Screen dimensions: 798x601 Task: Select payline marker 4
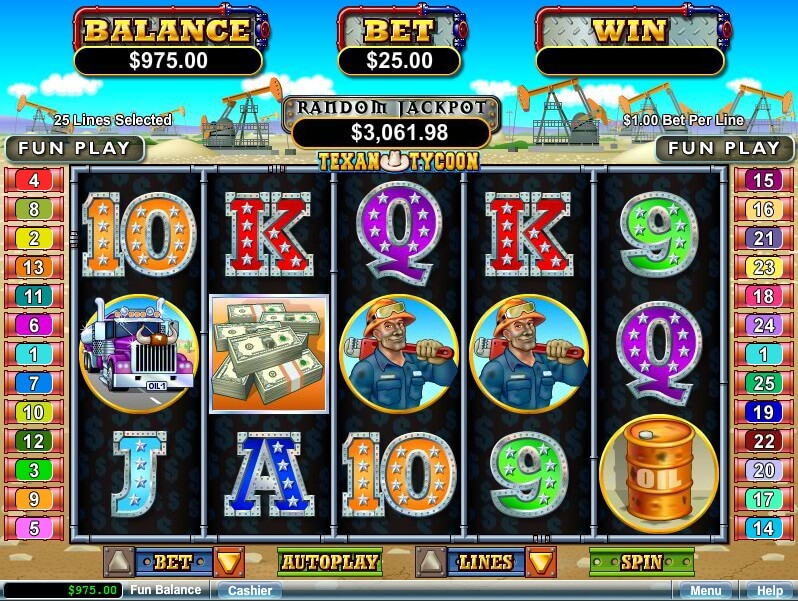[33, 181]
